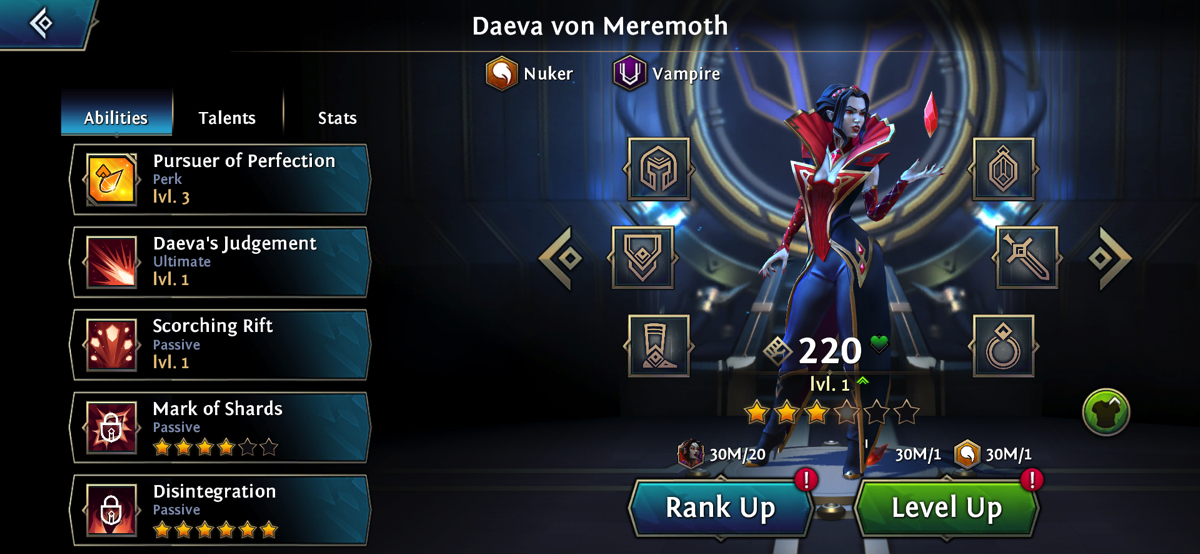Choose the chest armor equipment slot
Image resolution: width=1200 pixels, height=554 pixels.
(x=642, y=257)
